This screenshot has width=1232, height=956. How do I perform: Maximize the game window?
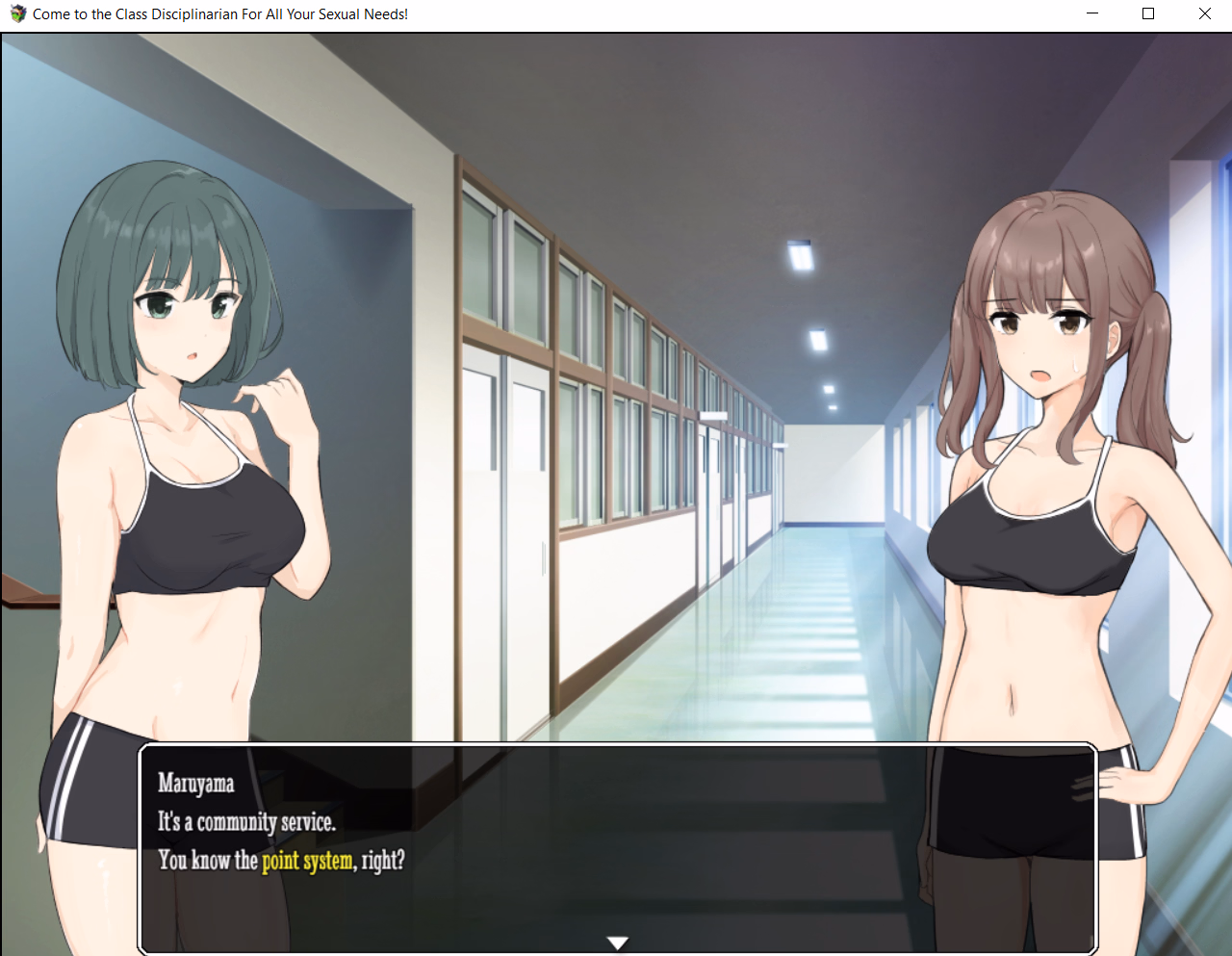[1148, 13]
